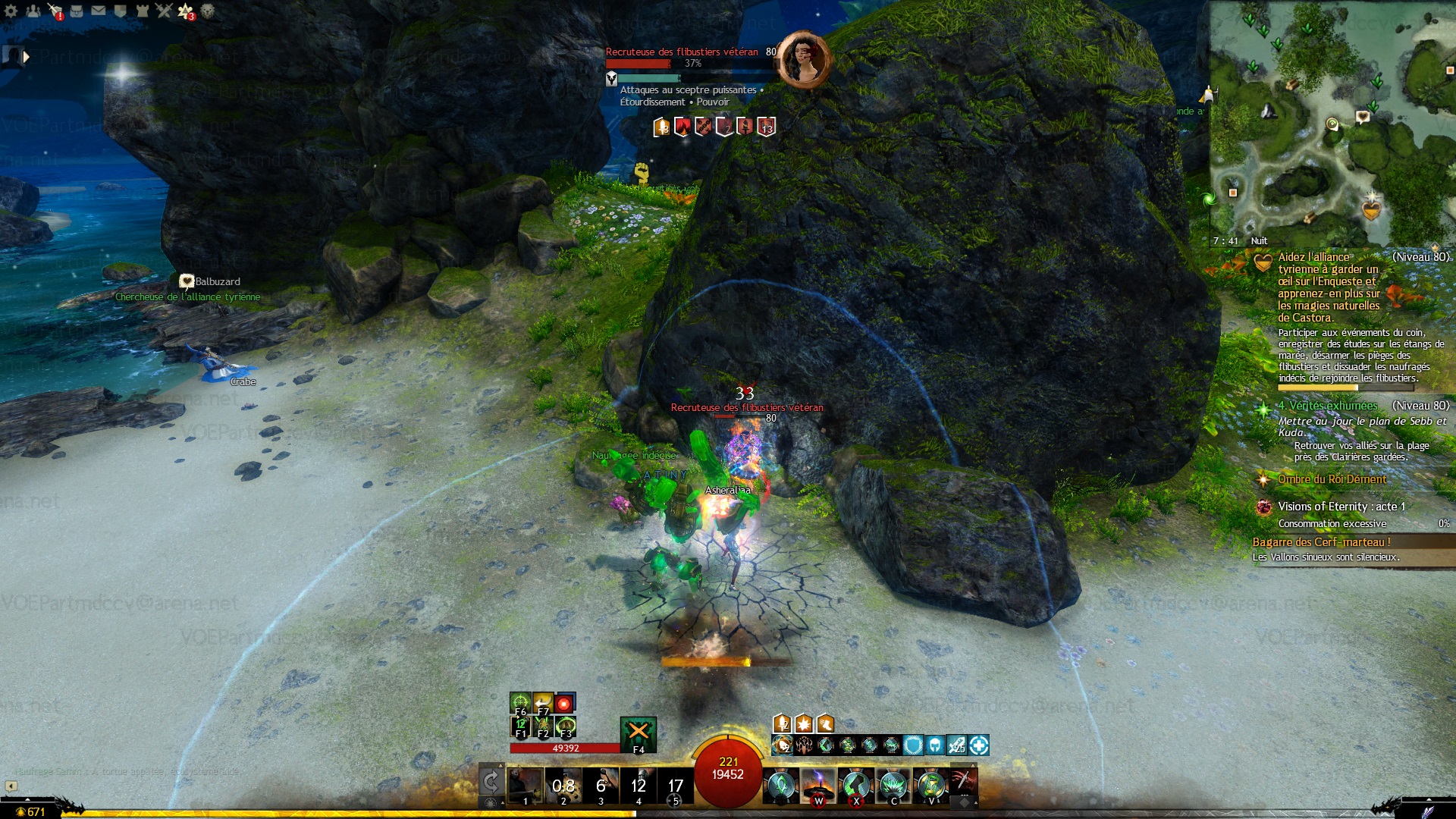Activate the elite hourglass skill V

click(x=931, y=785)
